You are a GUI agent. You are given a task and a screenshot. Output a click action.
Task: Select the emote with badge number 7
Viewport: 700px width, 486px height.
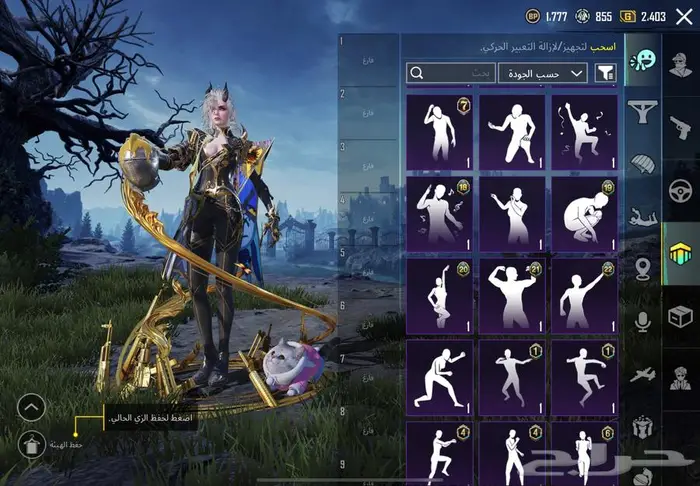439,130
